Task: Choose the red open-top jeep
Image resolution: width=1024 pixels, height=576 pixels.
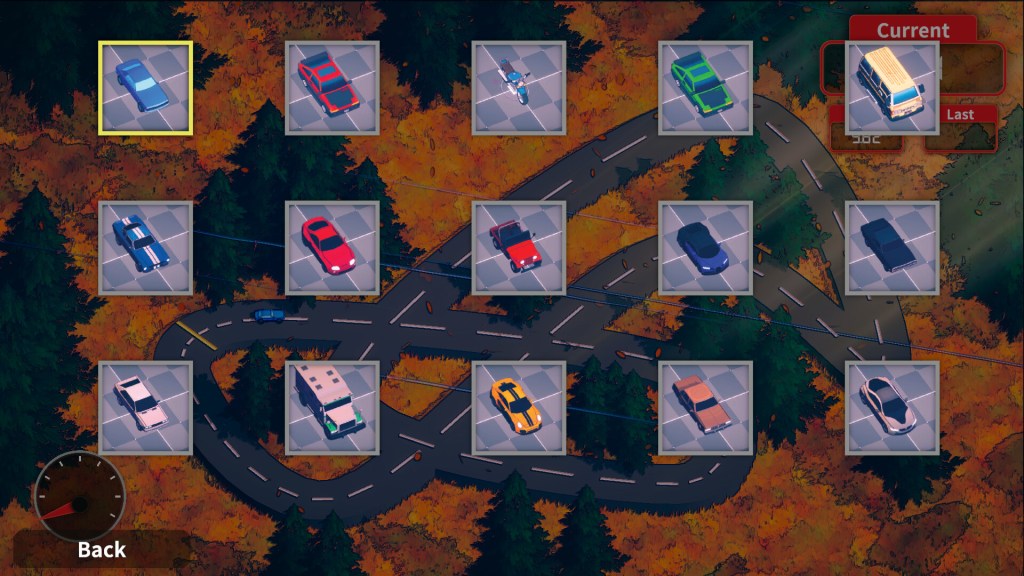Action: [519, 248]
